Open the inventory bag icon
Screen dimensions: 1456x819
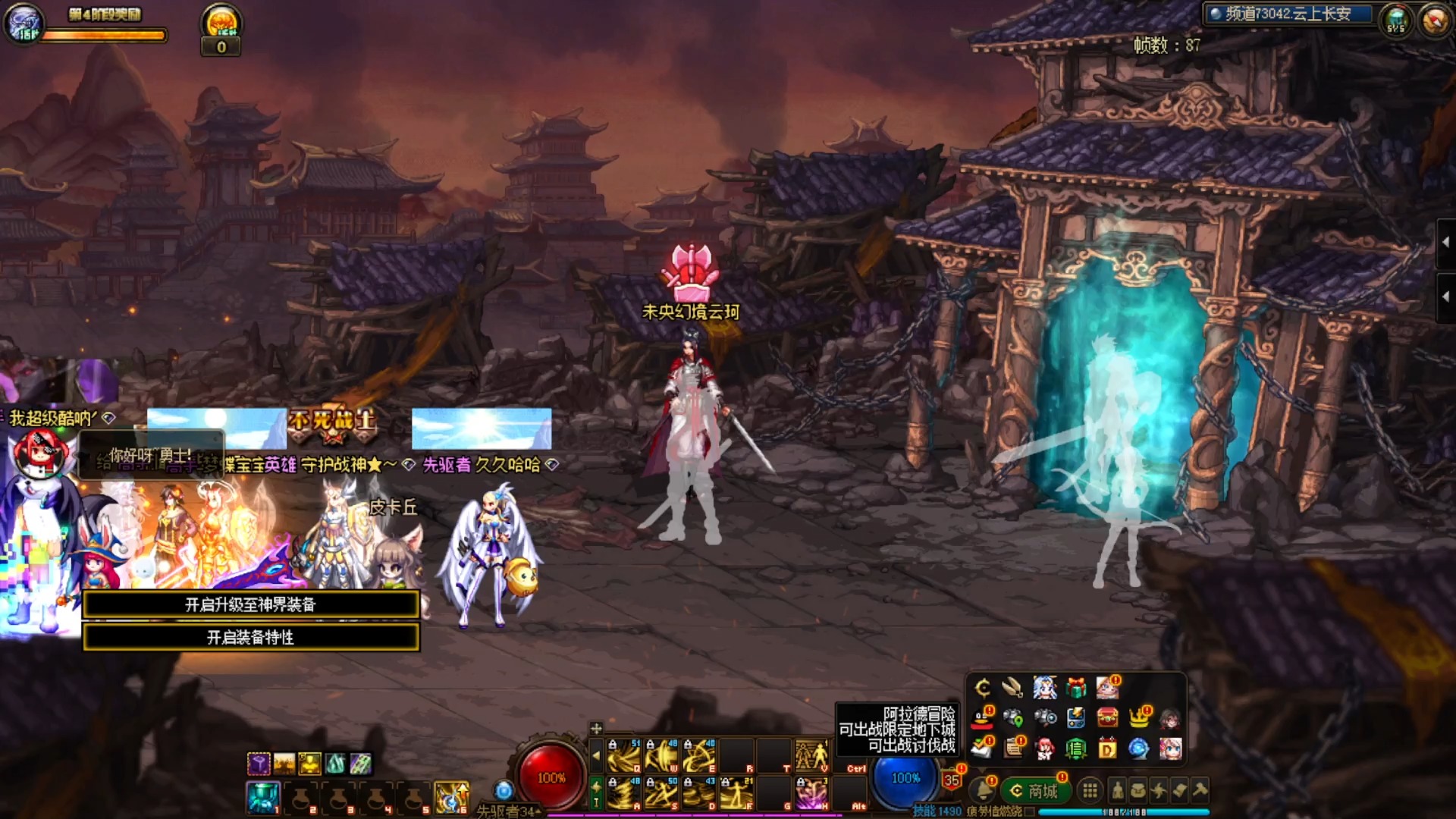[x=1138, y=791]
